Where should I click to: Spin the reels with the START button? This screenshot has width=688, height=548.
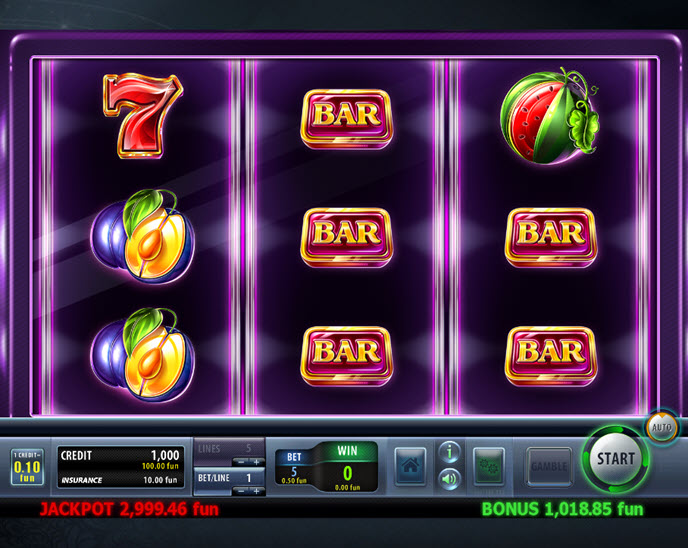pos(615,459)
